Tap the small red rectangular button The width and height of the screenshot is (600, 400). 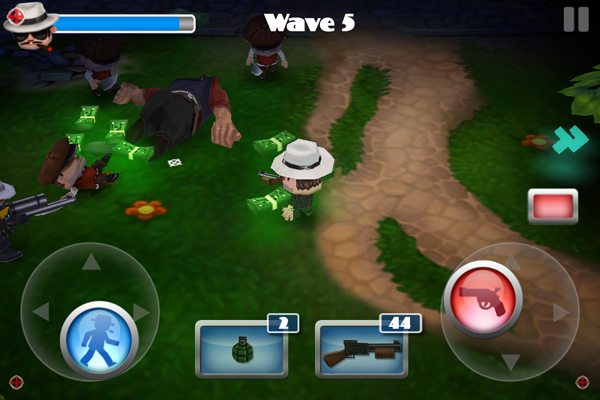553,206
